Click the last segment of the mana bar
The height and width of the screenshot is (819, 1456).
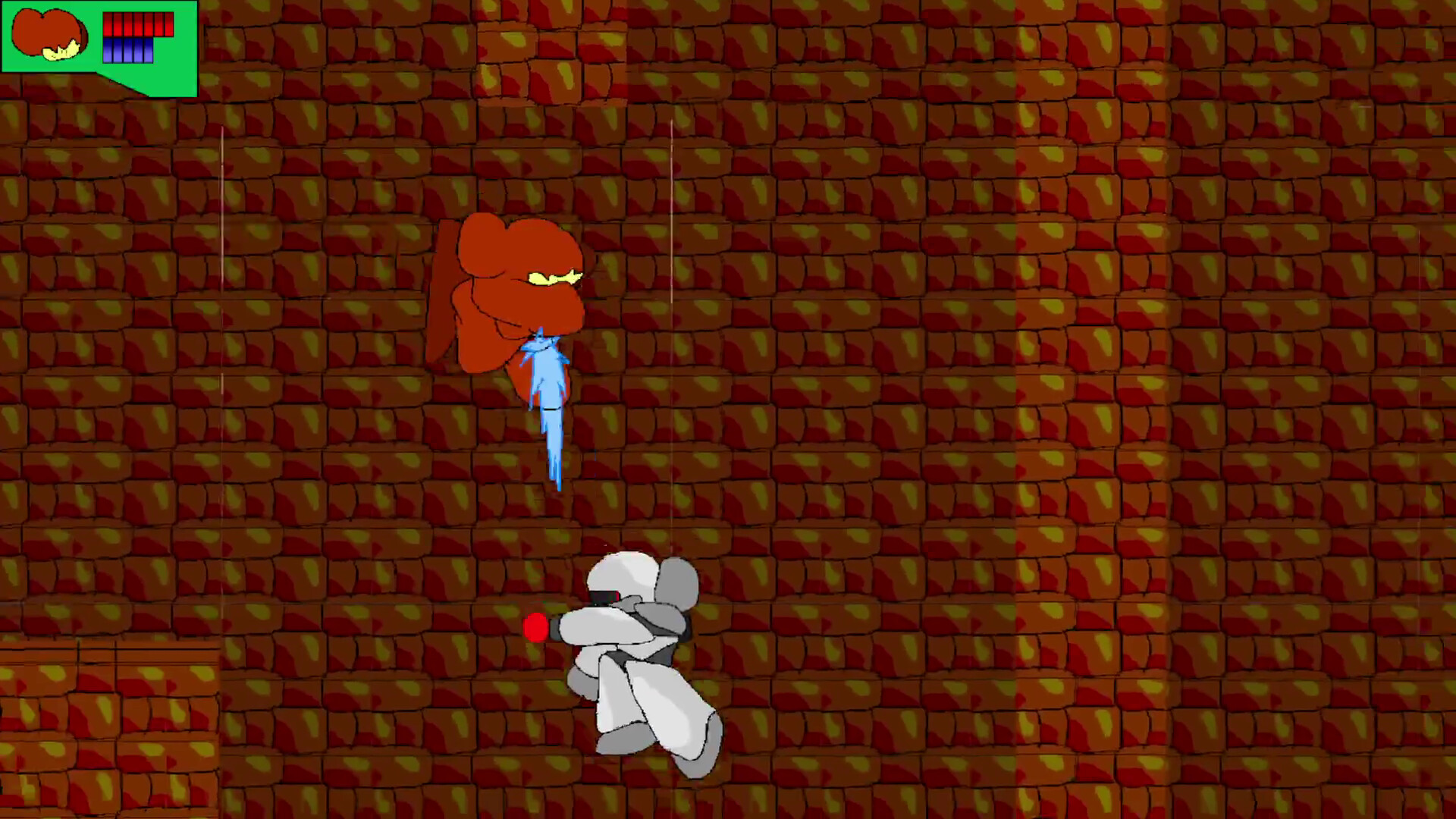point(149,50)
